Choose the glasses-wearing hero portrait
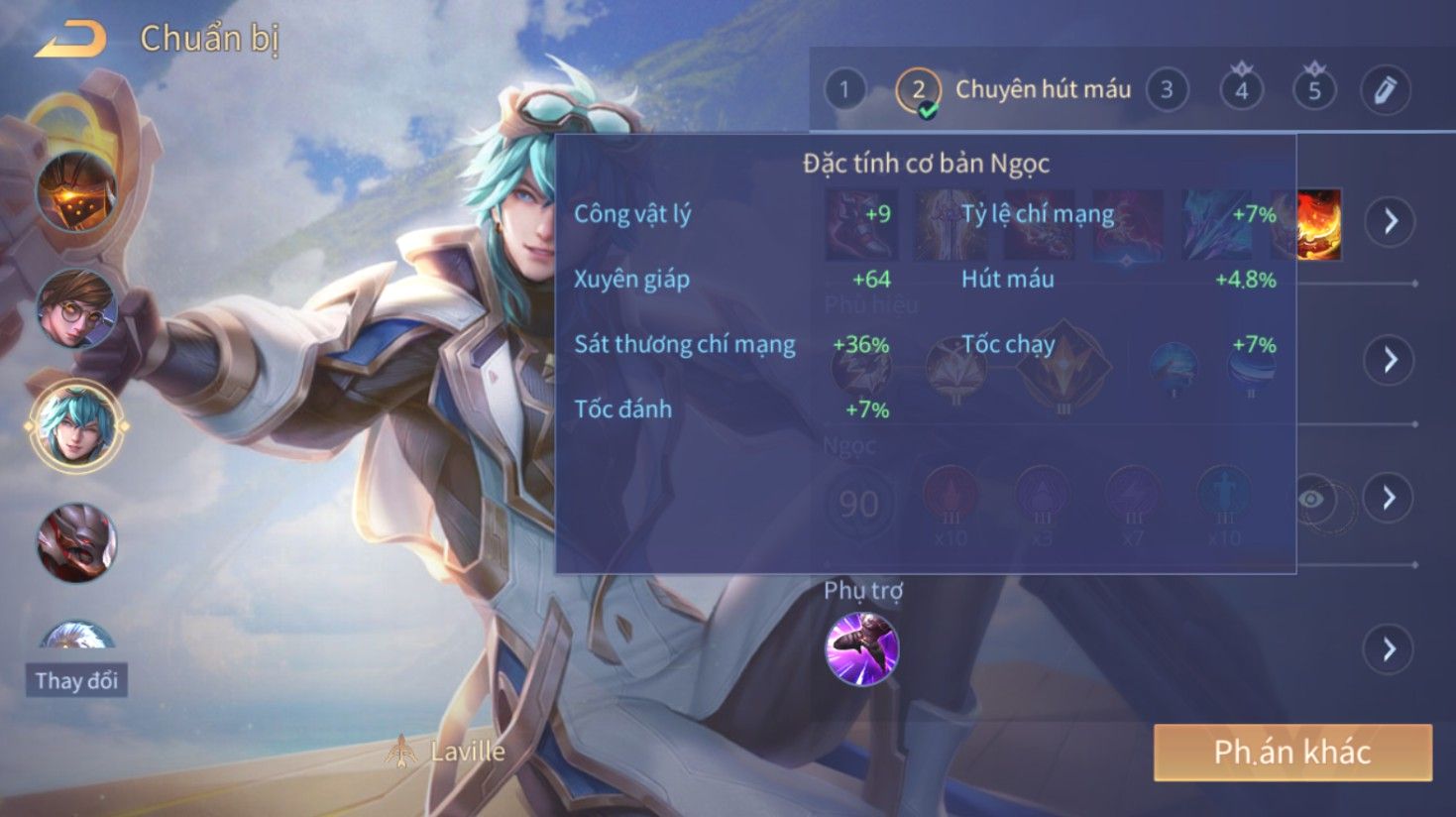The height and width of the screenshot is (817, 1456). click(x=76, y=308)
